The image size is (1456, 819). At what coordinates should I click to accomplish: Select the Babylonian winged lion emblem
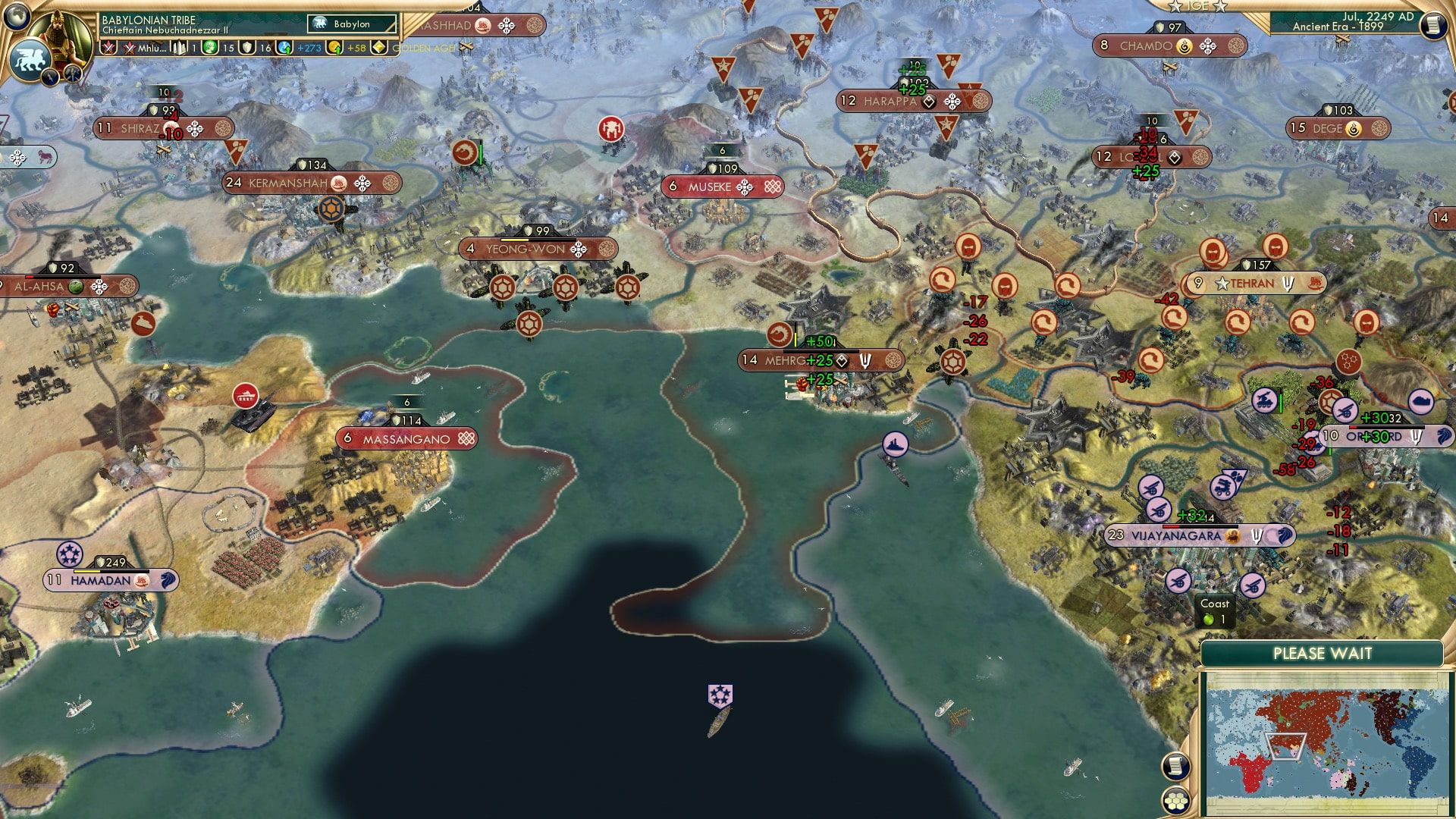pos(30,59)
